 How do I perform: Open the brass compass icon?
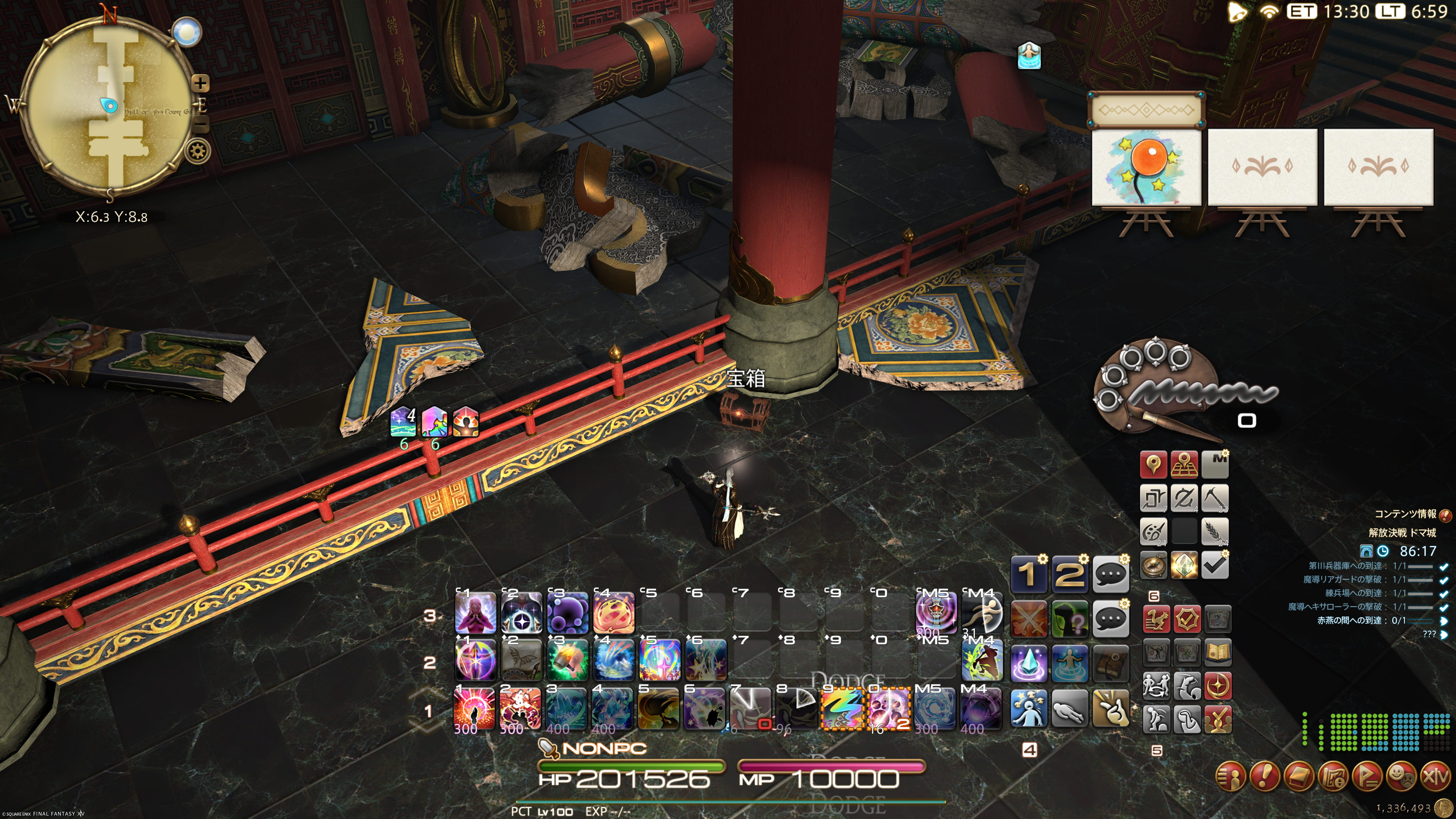[1153, 565]
